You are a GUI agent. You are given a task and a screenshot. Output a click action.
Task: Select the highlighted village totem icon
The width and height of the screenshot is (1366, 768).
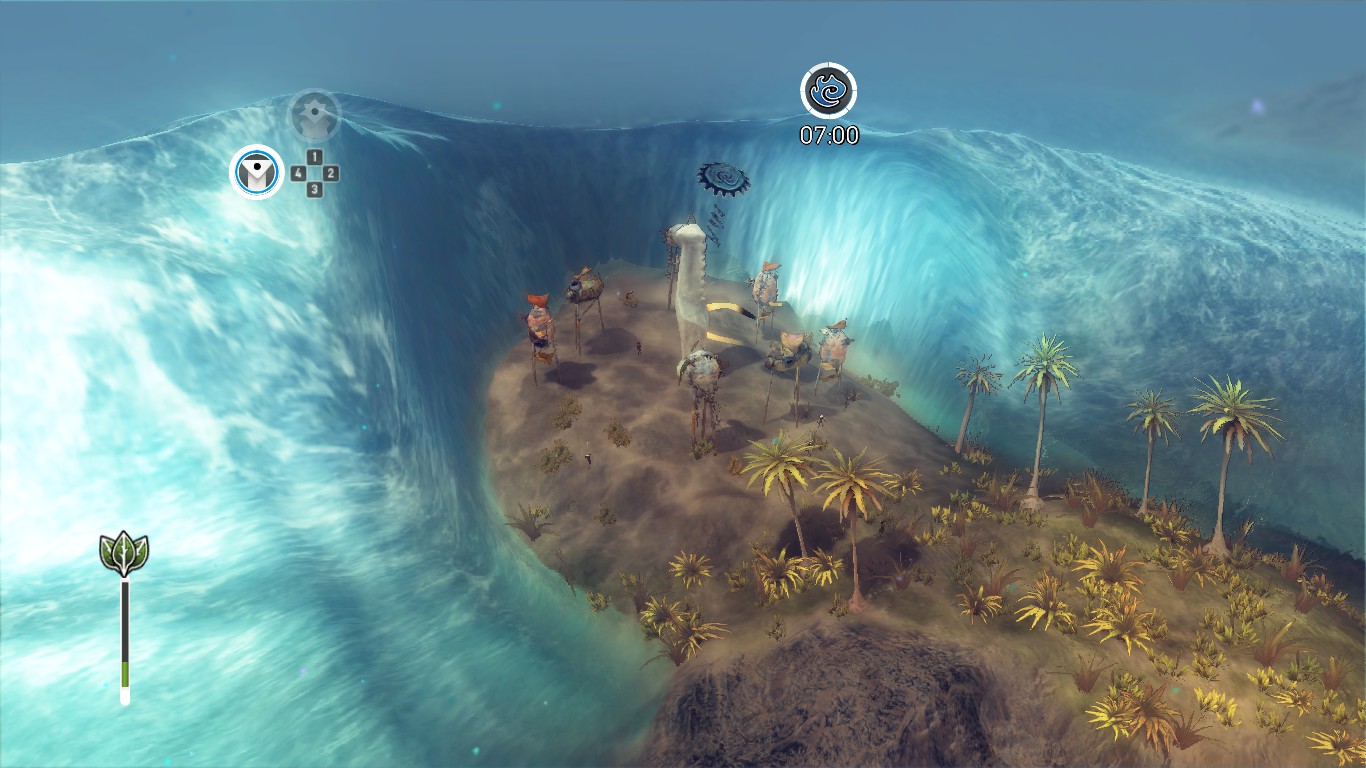click(257, 172)
